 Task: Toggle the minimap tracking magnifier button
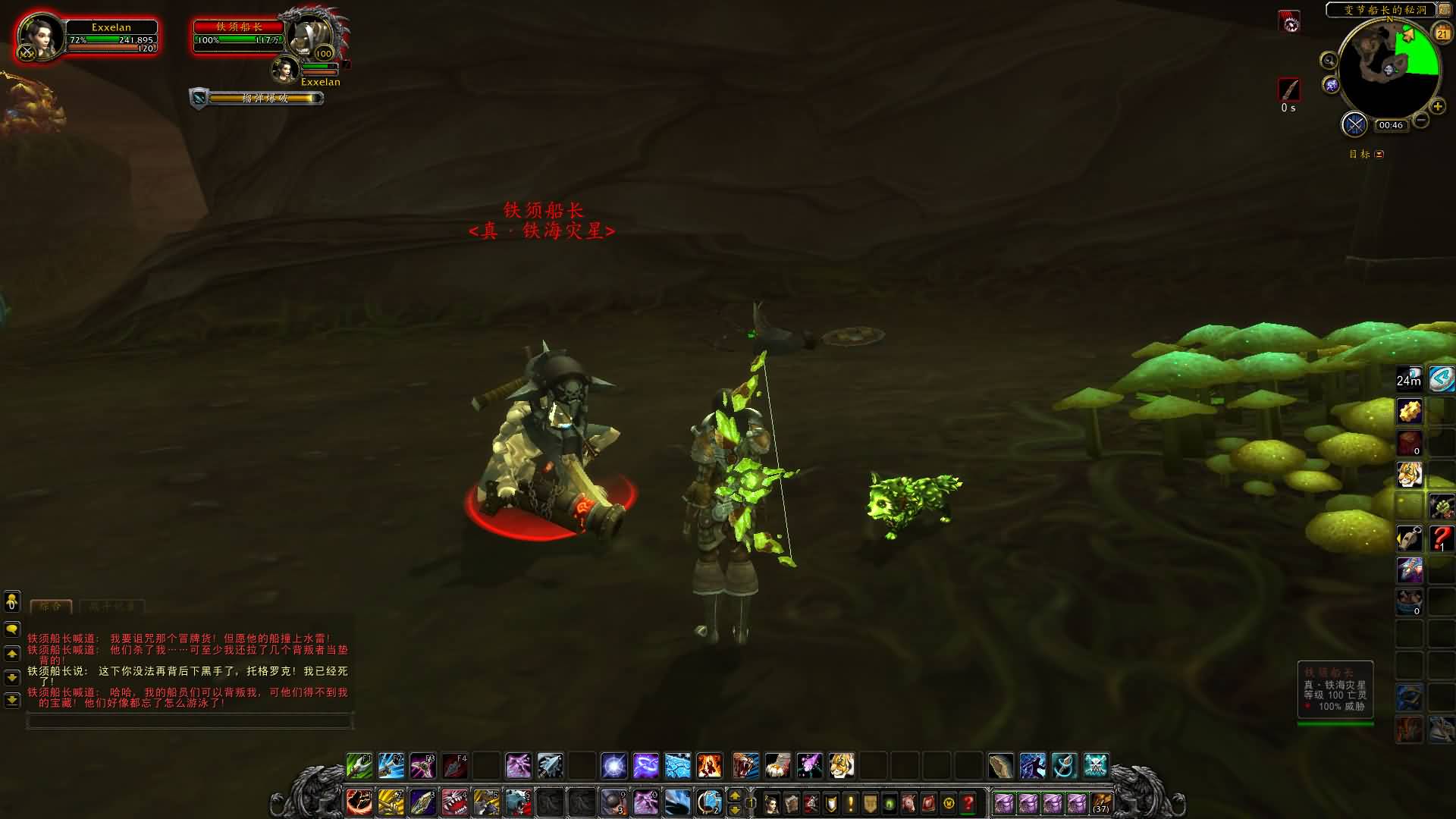tap(1329, 61)
